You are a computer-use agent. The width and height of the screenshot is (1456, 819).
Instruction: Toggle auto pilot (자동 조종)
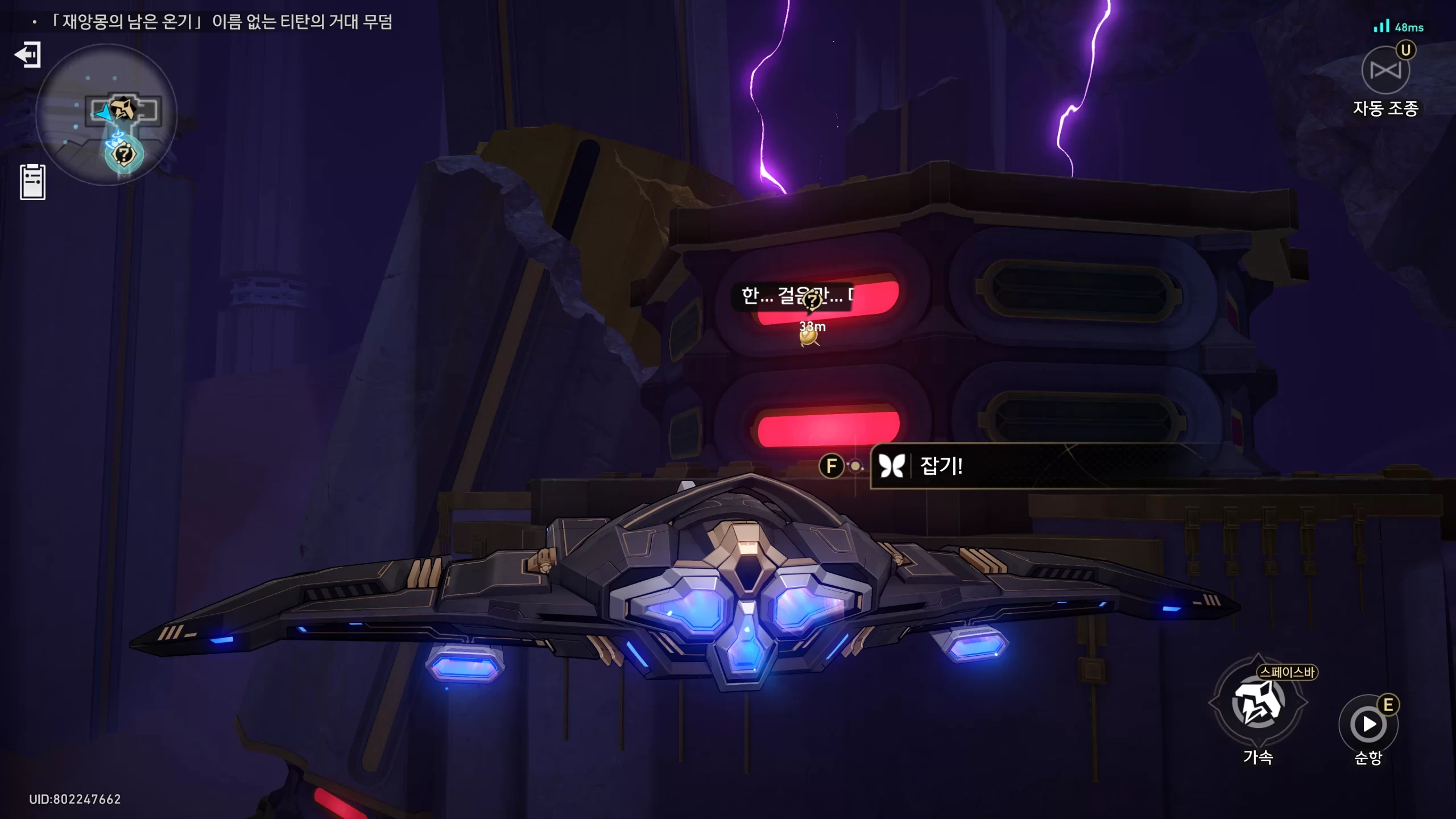[x=1385, y=71]
